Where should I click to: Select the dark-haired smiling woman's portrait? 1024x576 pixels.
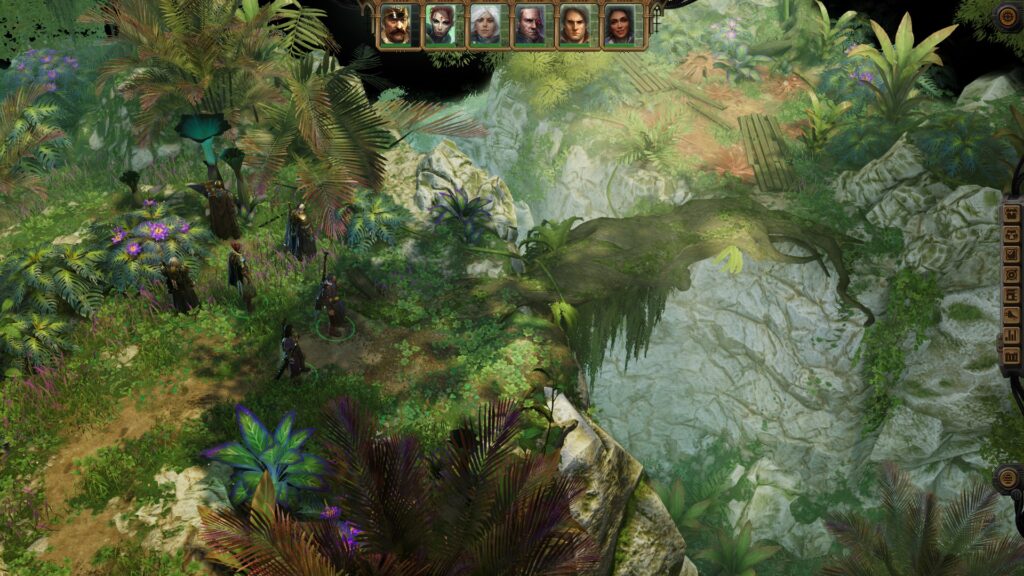619,25
